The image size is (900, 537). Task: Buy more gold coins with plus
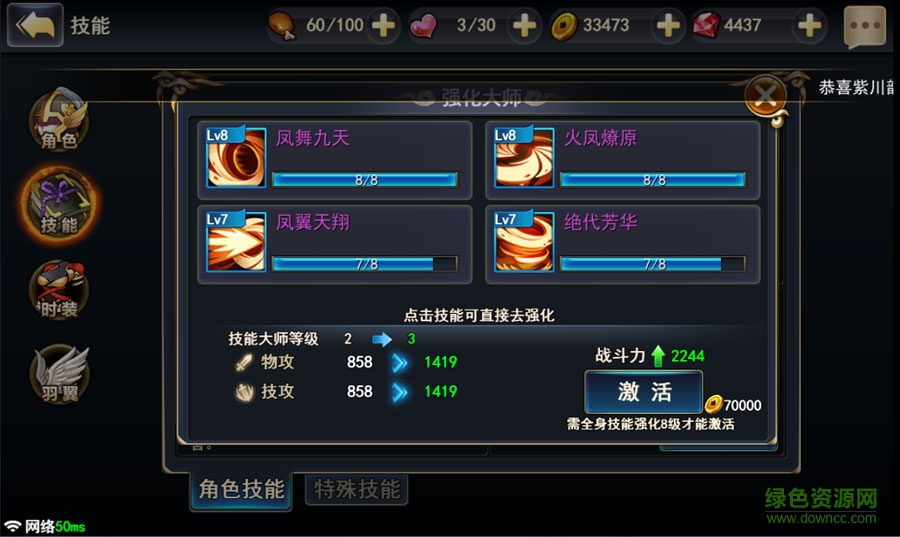668,25
